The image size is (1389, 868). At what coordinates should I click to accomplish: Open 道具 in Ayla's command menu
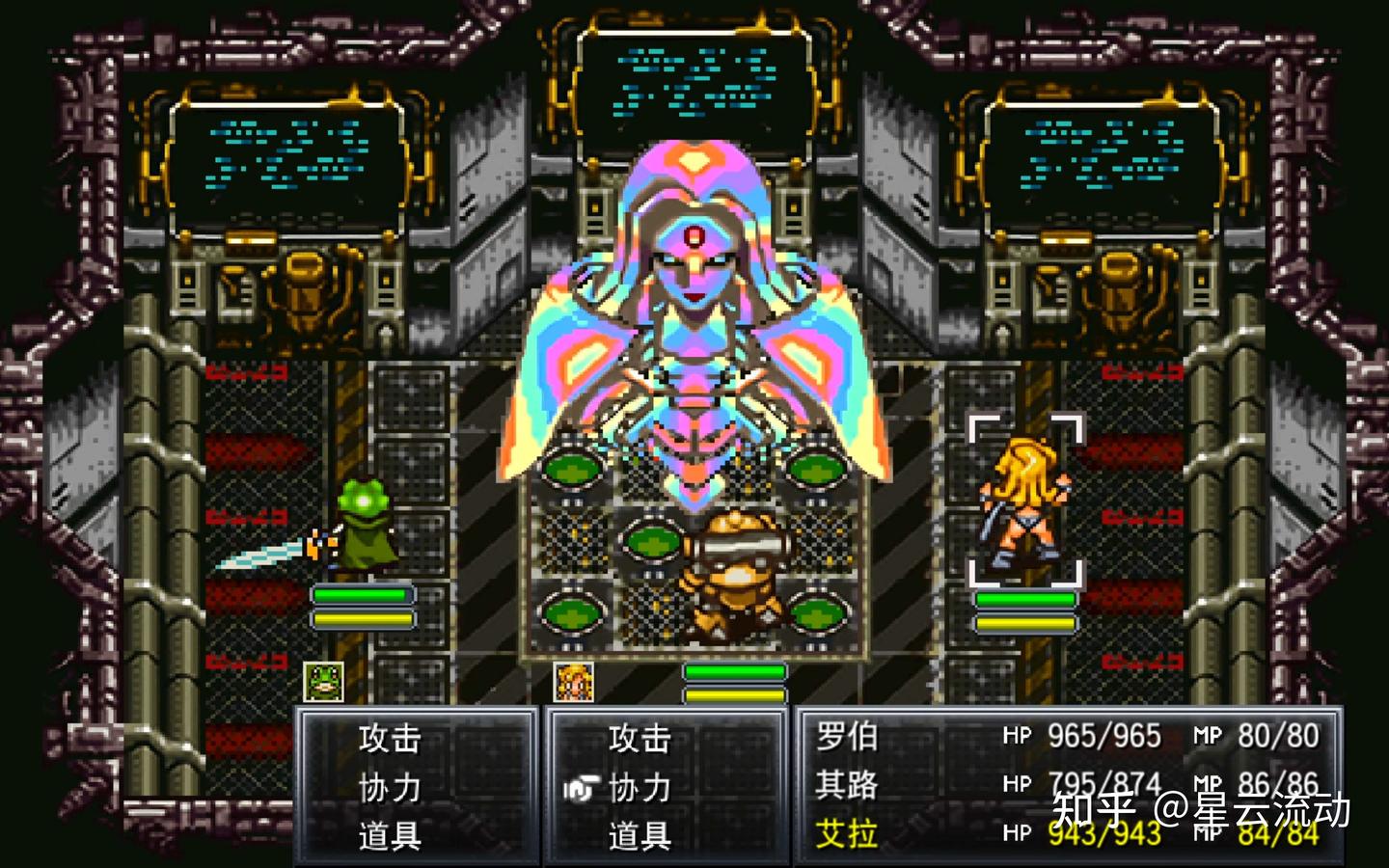pos(639,835)
